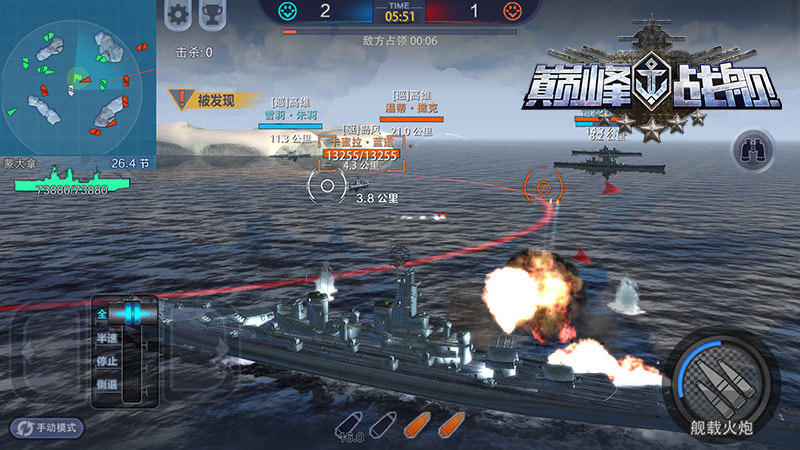Open the trophy scoreboard
Viewport: 800px width, 450px height.
point(212,15)
